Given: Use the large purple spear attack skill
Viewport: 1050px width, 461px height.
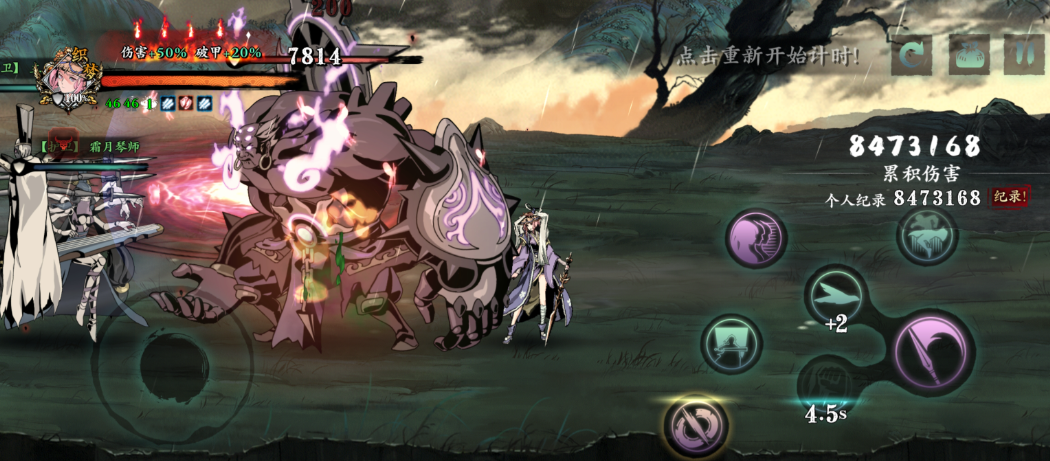Looking at the screenshot, I should coord(932,350).
